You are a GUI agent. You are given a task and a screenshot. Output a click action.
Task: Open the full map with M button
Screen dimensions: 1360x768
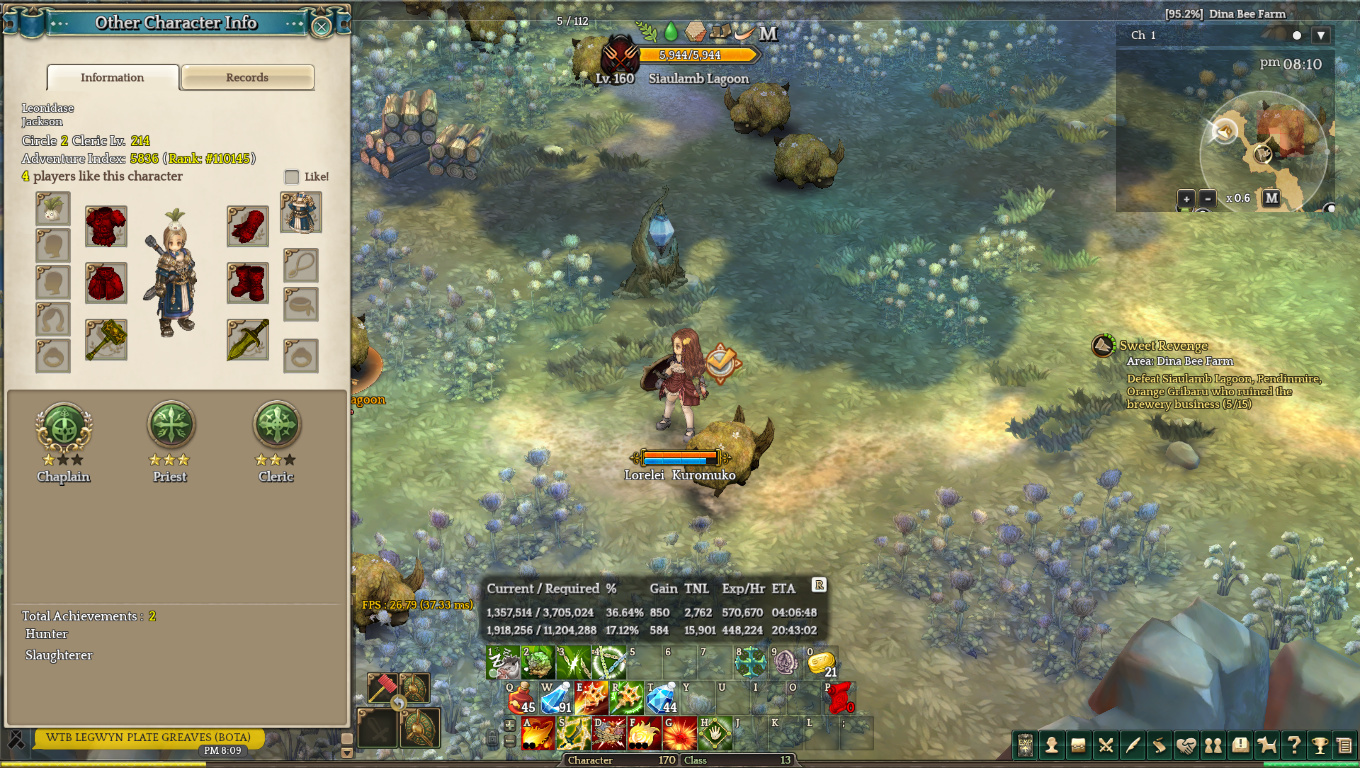click(1271, 198)
